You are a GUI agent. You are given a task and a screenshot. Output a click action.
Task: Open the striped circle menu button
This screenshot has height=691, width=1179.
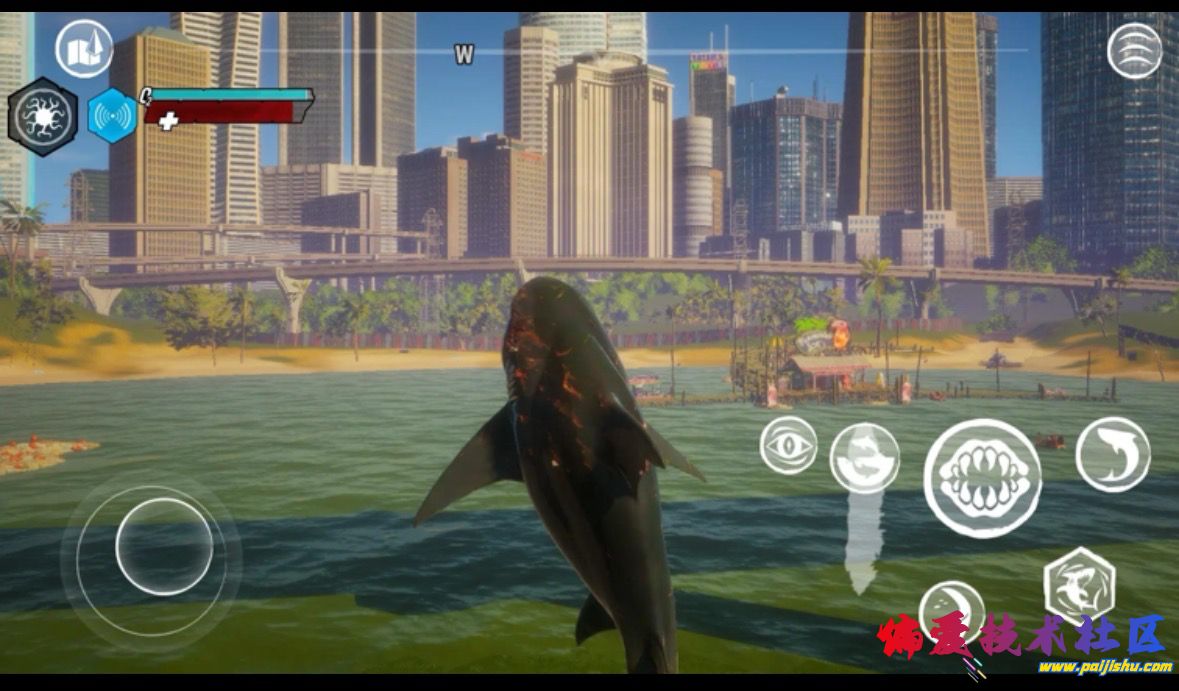1135,50
